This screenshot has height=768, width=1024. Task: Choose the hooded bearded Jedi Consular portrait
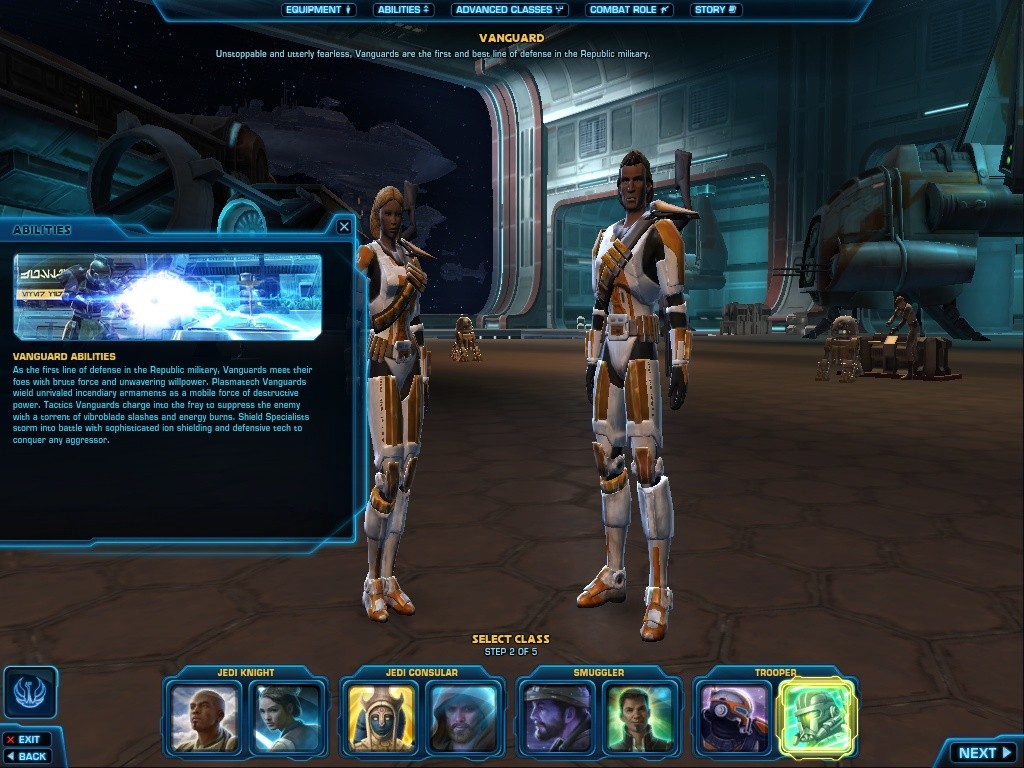tap(463, 716)
